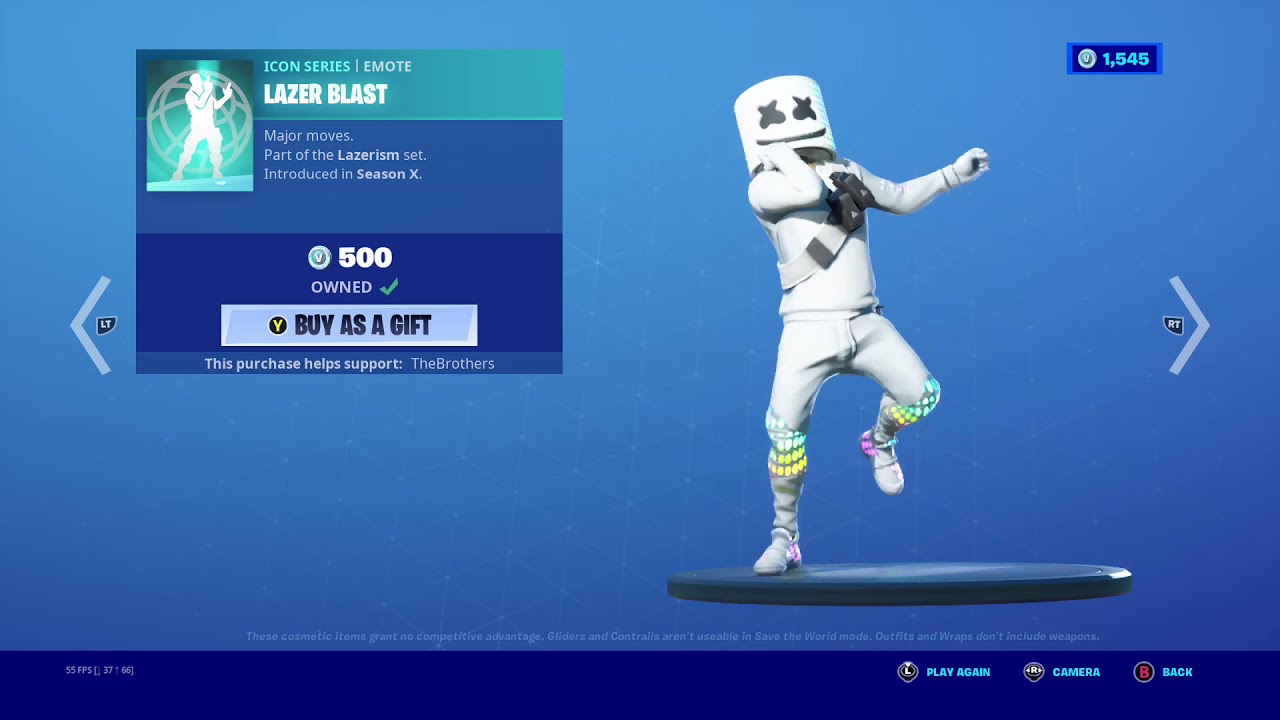The width and height of the screenshot is (1280, 720).
Task: Open the V-Bucks balance indicator showing 1,545
Action: (x=1114, y=59)
